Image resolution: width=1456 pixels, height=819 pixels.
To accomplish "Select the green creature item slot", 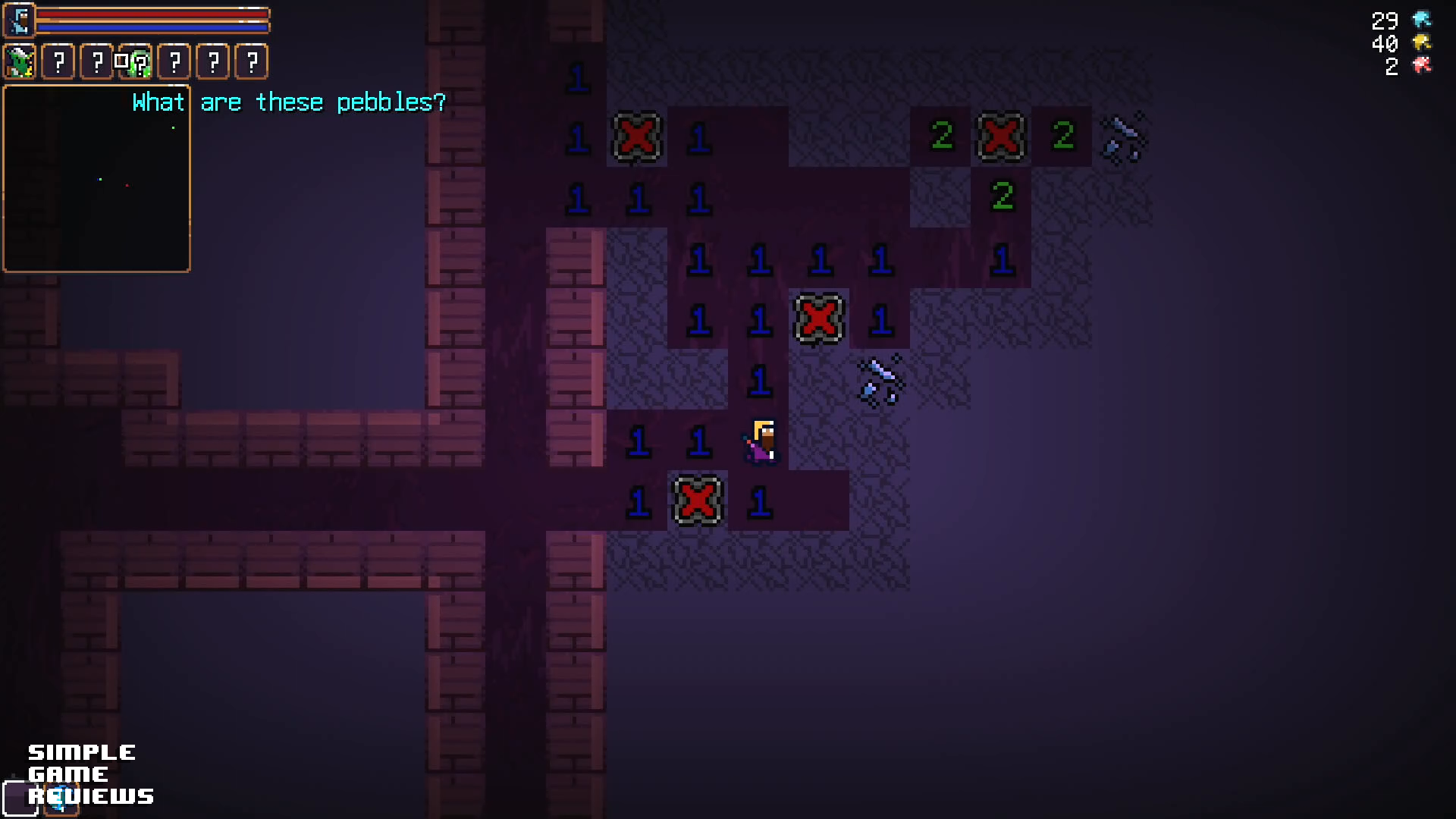I will 20,61.
